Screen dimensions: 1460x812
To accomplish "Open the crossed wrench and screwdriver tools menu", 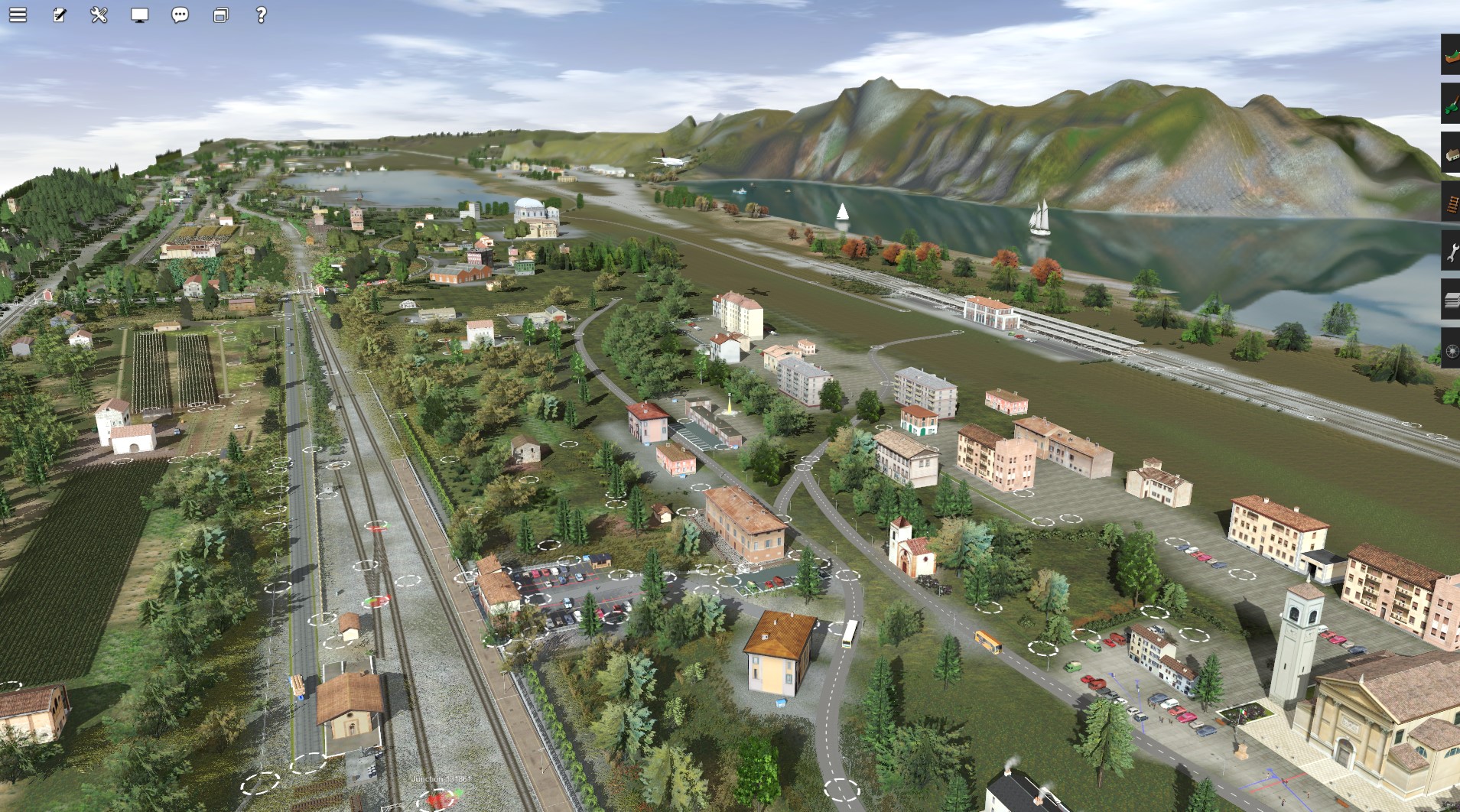I will click(99, 15).
